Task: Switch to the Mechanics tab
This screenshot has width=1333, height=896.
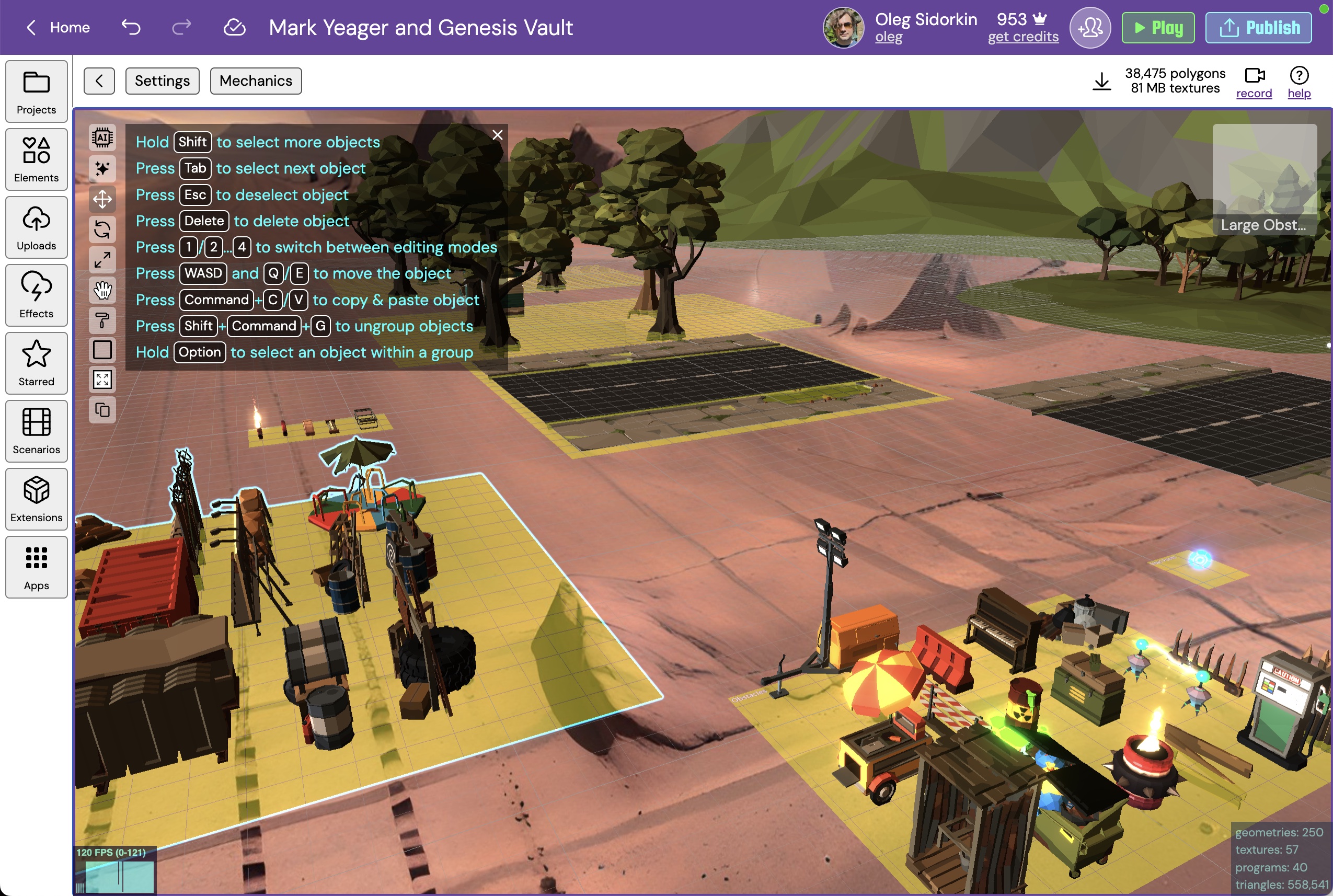Action: [256, 81]
